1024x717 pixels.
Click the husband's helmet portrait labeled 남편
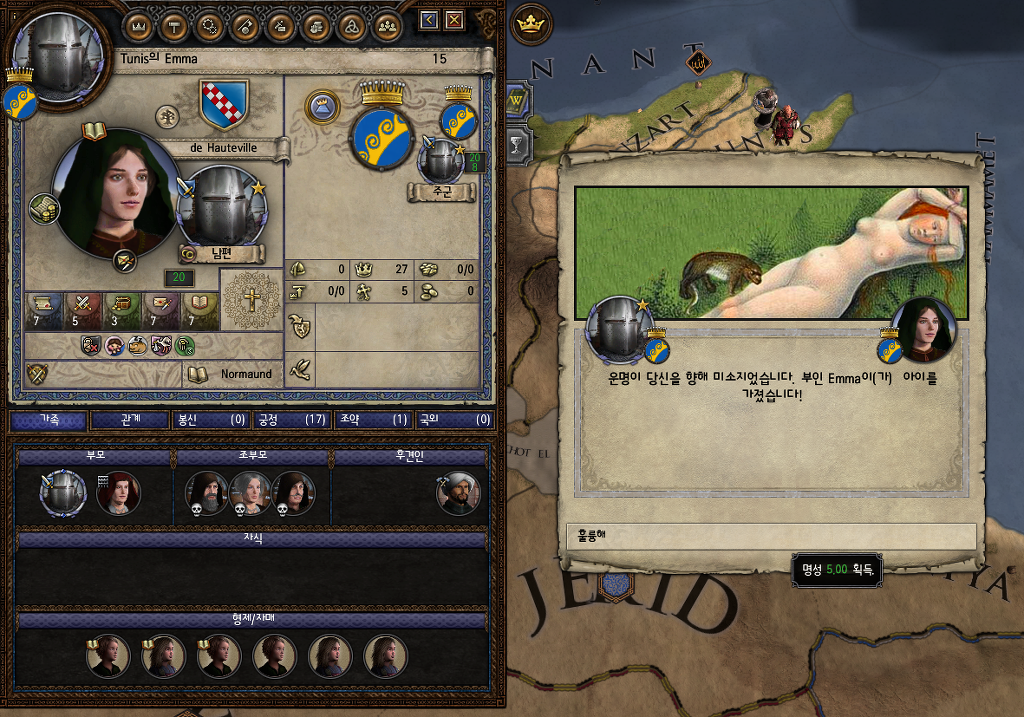coord(221,205)
